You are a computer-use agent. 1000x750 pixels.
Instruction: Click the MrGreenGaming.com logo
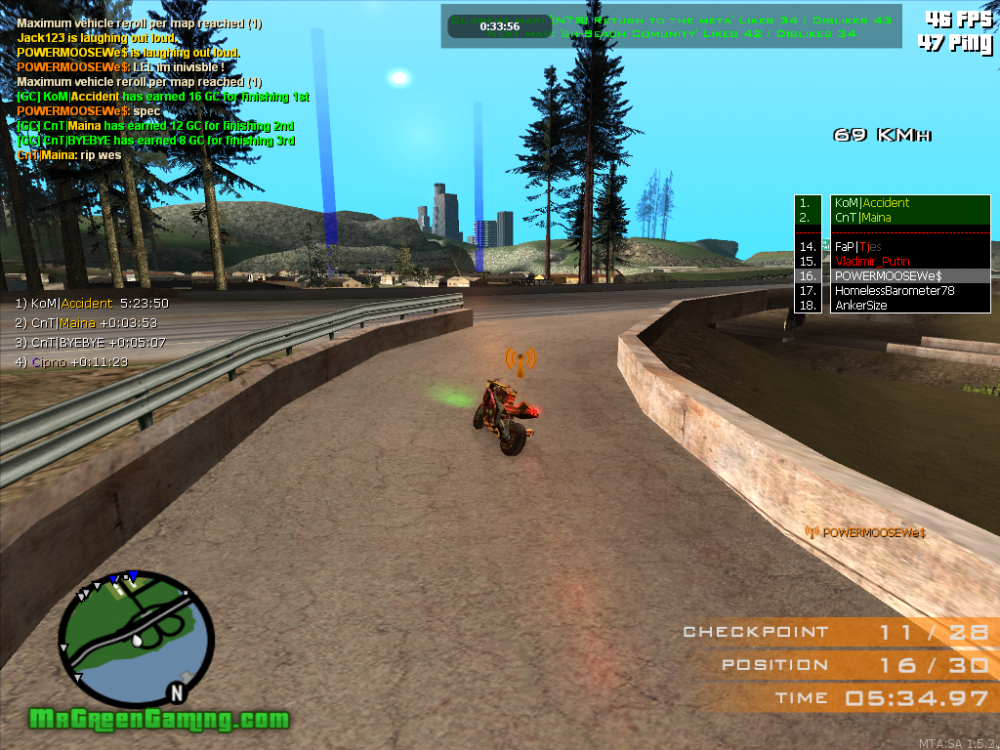point(159,719)
